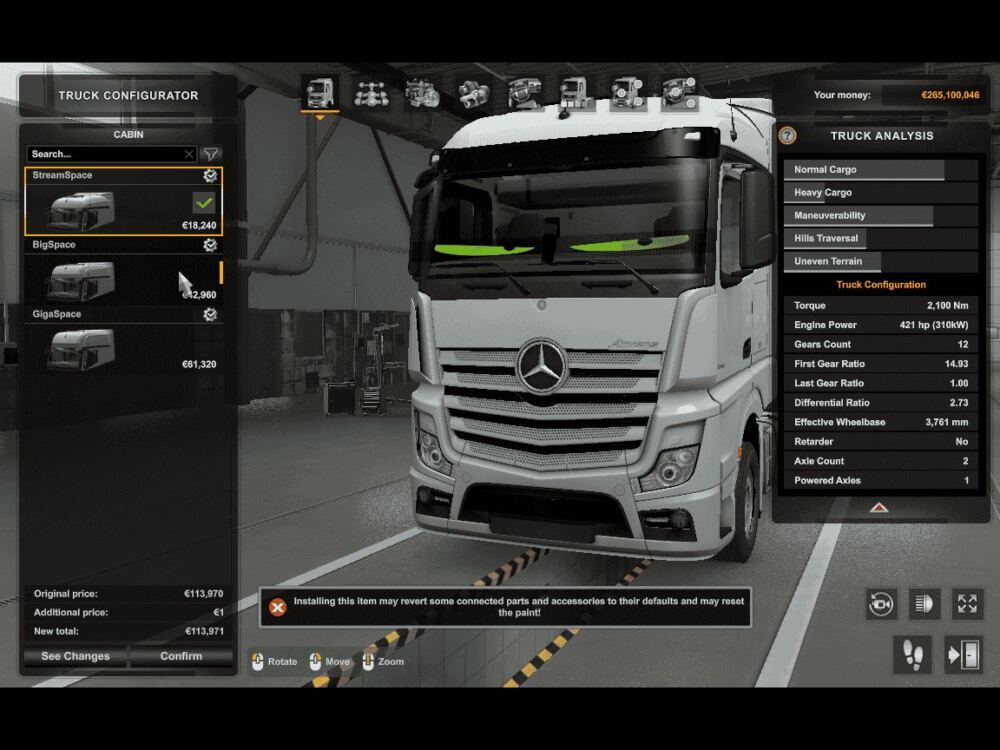Viewport: 1000px width, 750px height.
Task: Open the transmission category tab
Action: pos(474,94)
